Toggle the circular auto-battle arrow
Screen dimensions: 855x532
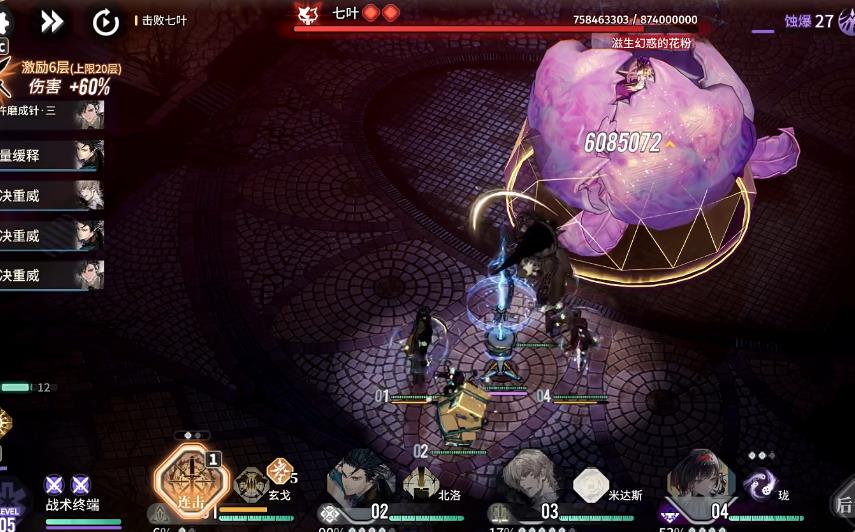(x=105, y=21)
